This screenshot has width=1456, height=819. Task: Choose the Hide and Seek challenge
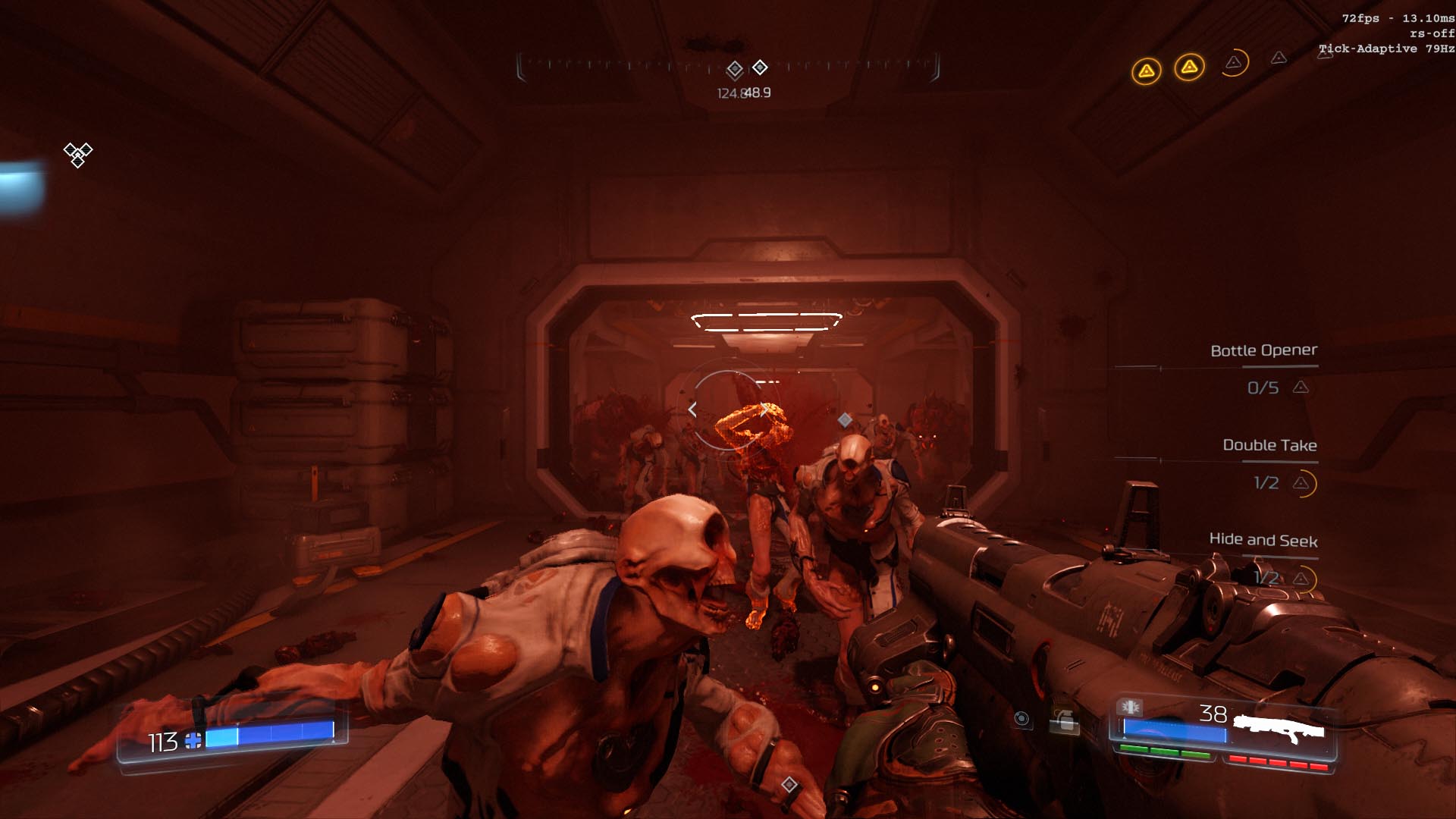(x=1263, y=540)
